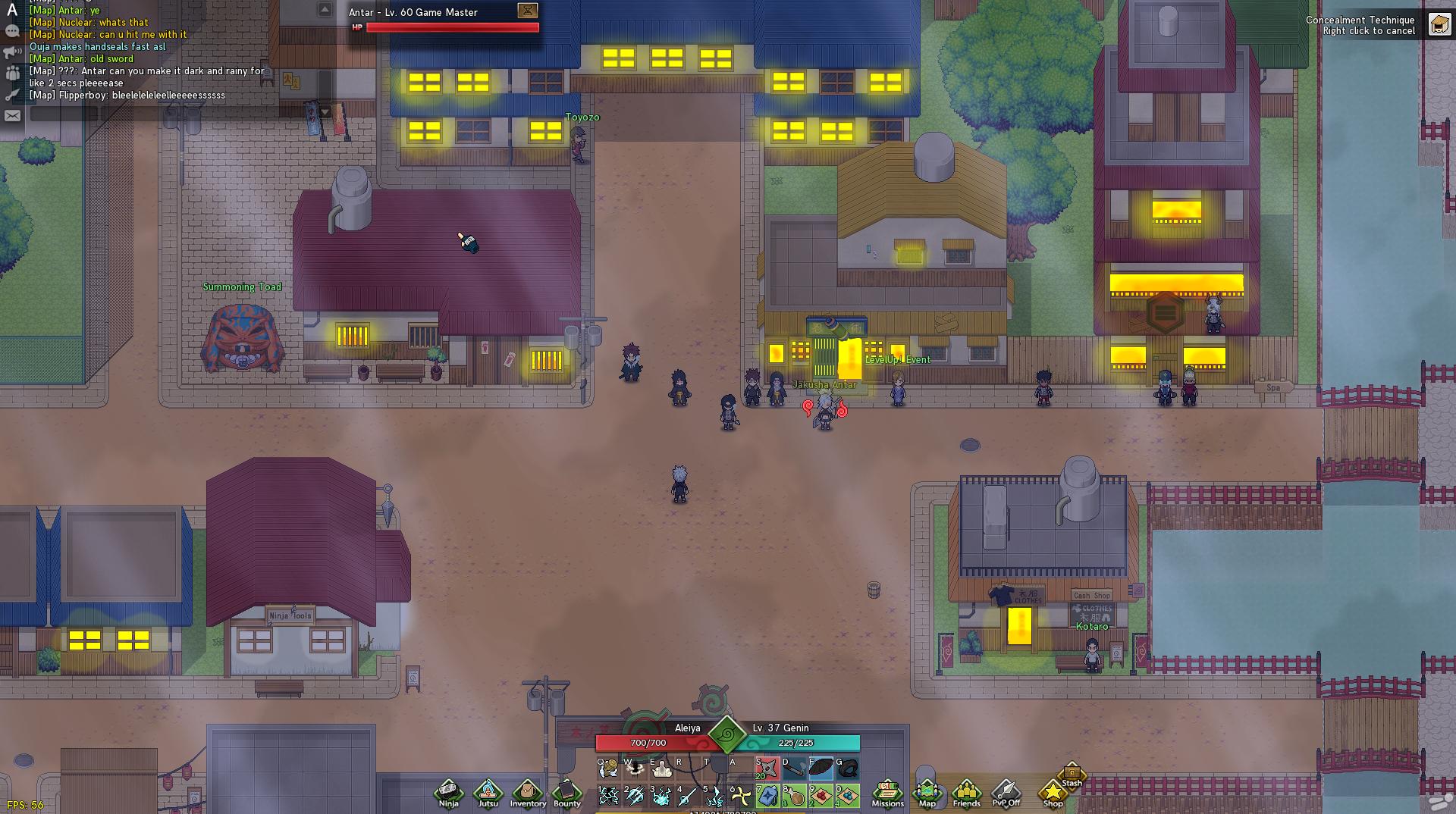
Task: Open the Ninja character menu
Action: [448, 793]
